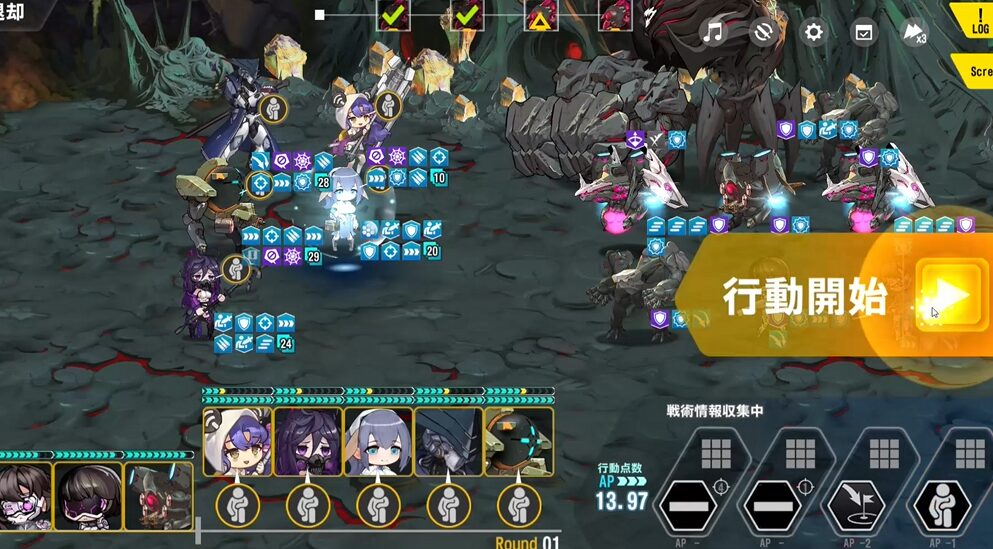Toggle the music note button
The width and height of the screenshot is (993, 549).
pos(712,32)
